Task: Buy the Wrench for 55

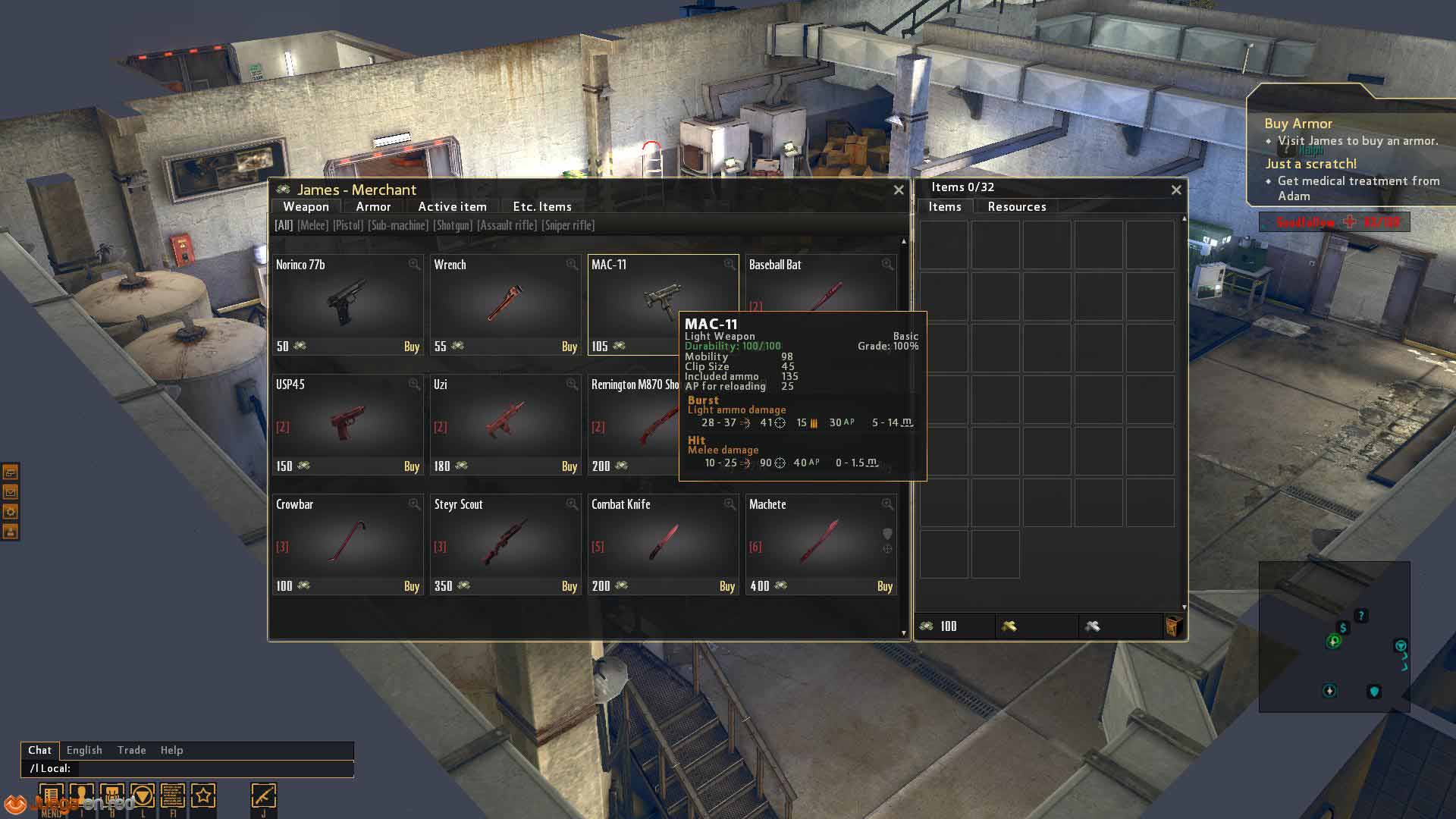Action: pos(569,347)
